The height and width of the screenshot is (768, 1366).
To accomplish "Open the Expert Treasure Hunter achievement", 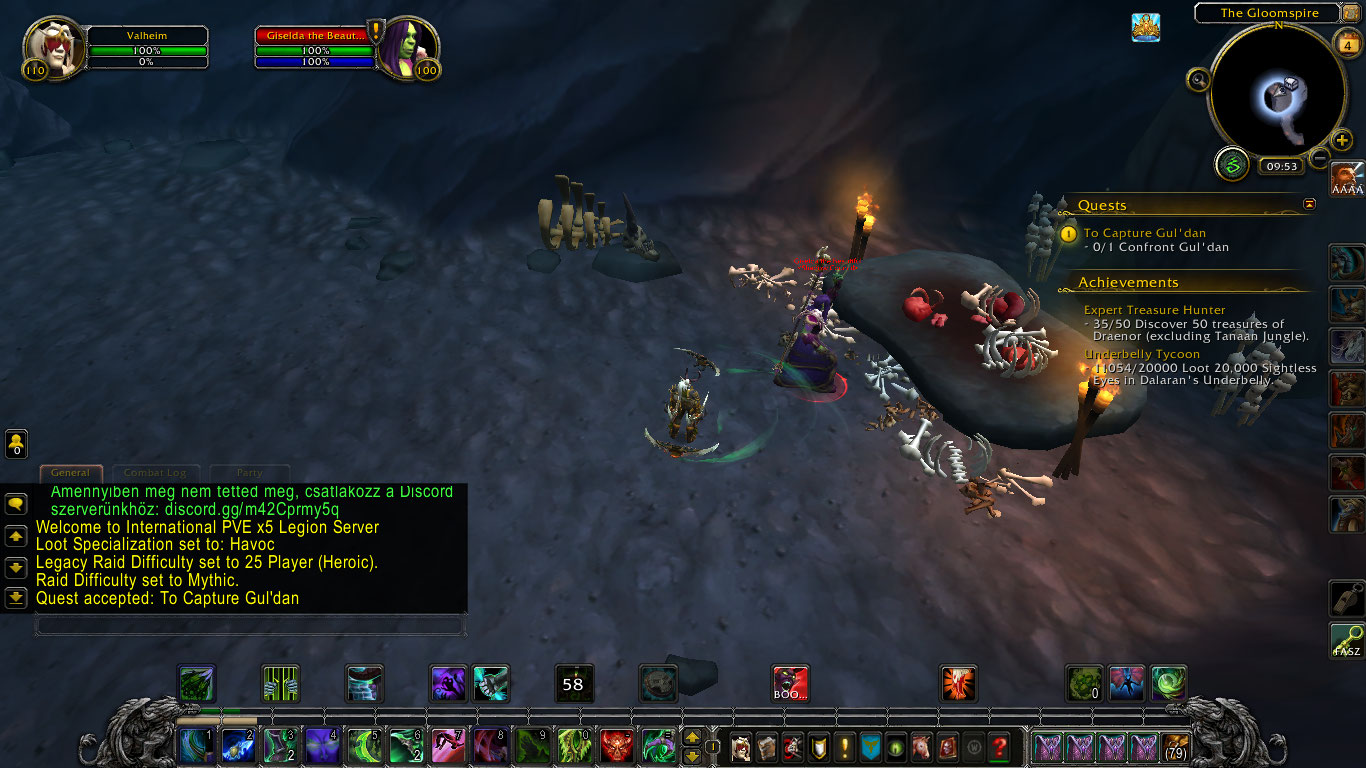I will click(x=1154, y=310).
